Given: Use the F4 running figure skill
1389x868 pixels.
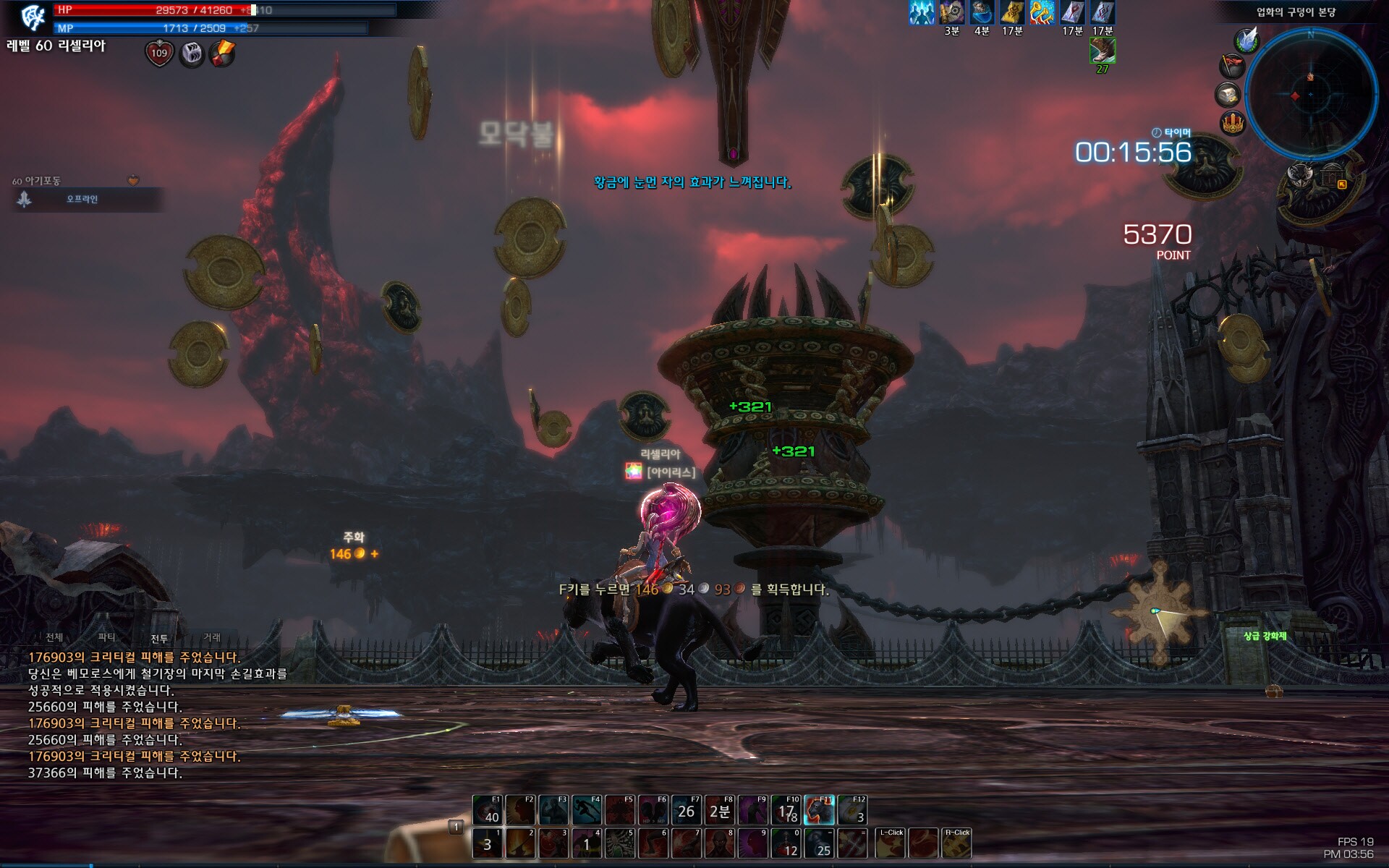Looking at the screenshot, I should point(587,810).
